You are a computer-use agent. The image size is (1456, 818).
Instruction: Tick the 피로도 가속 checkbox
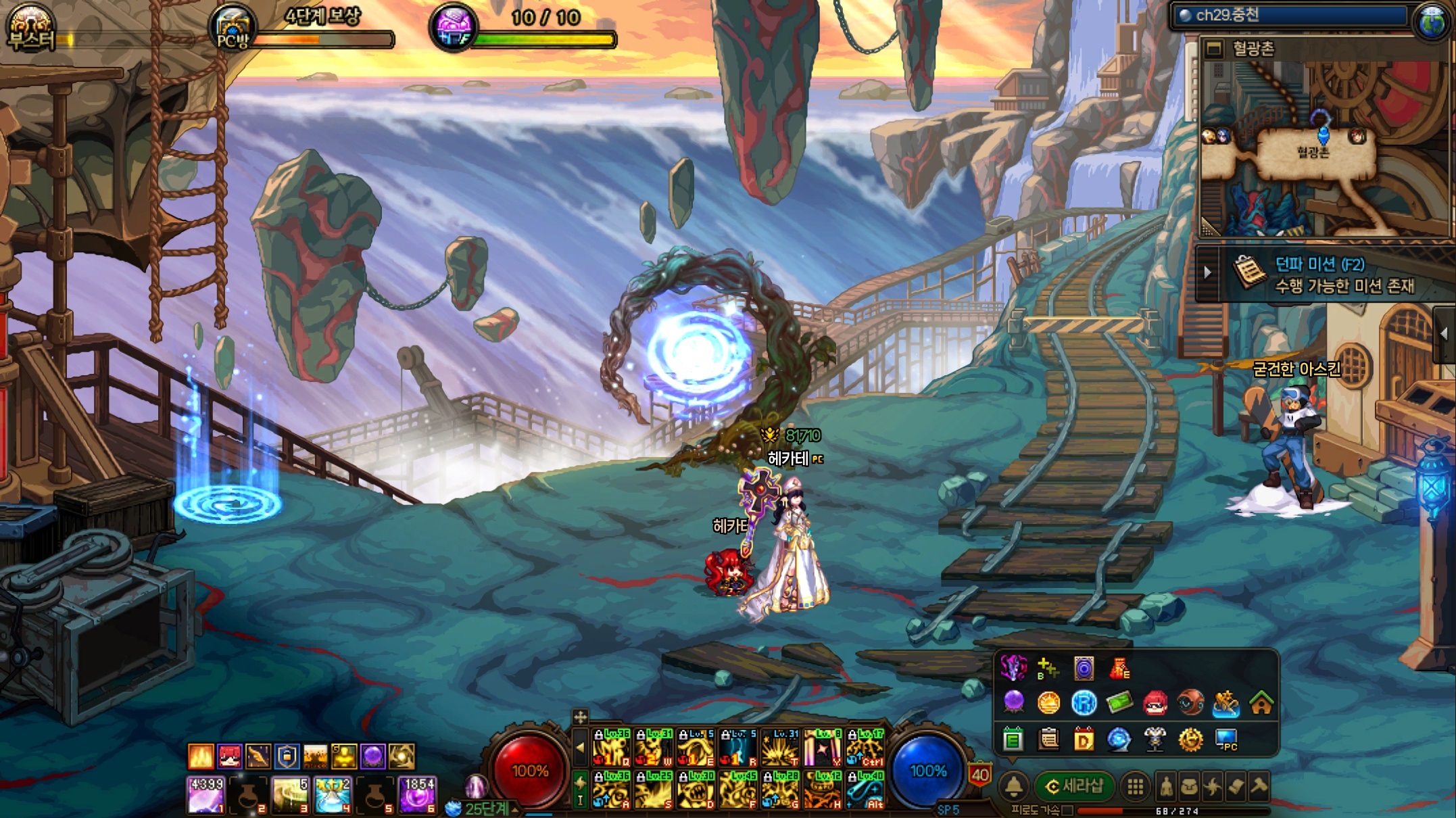tap(1067, 810)
